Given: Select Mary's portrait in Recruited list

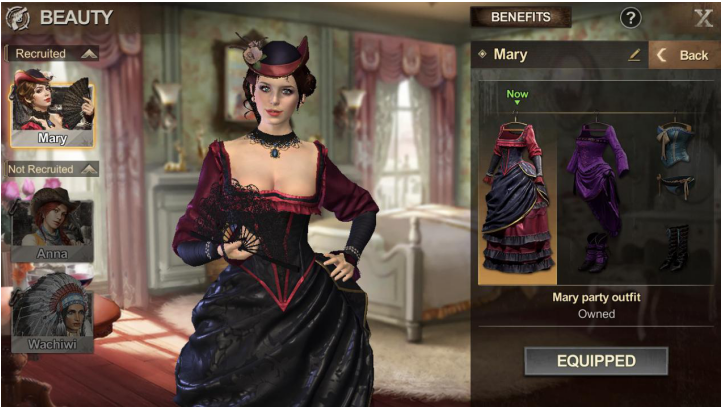Looking at the screenshot, I should pos(52,105).
